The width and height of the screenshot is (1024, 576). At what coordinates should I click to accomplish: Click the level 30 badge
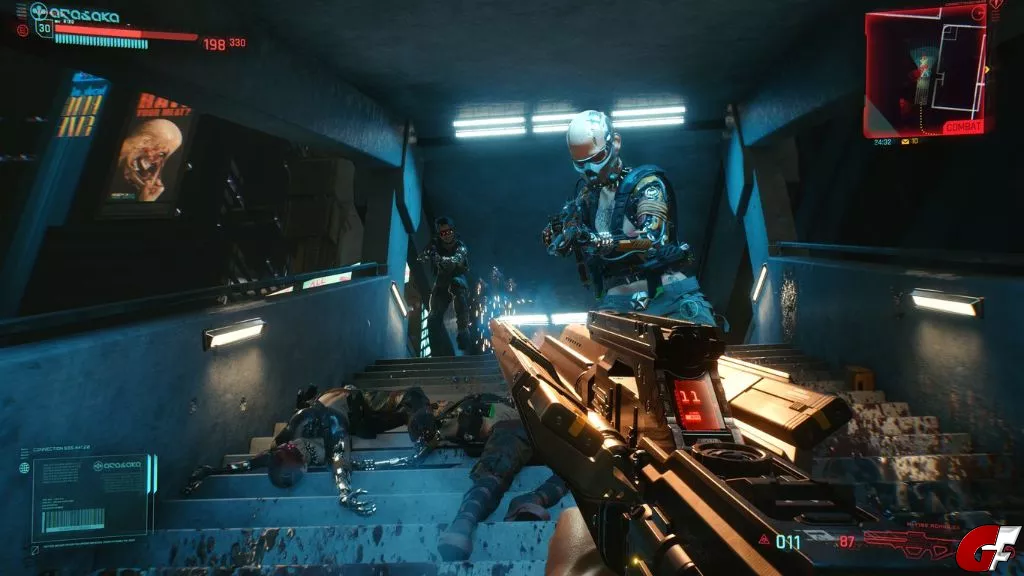[x=43, y=28]
